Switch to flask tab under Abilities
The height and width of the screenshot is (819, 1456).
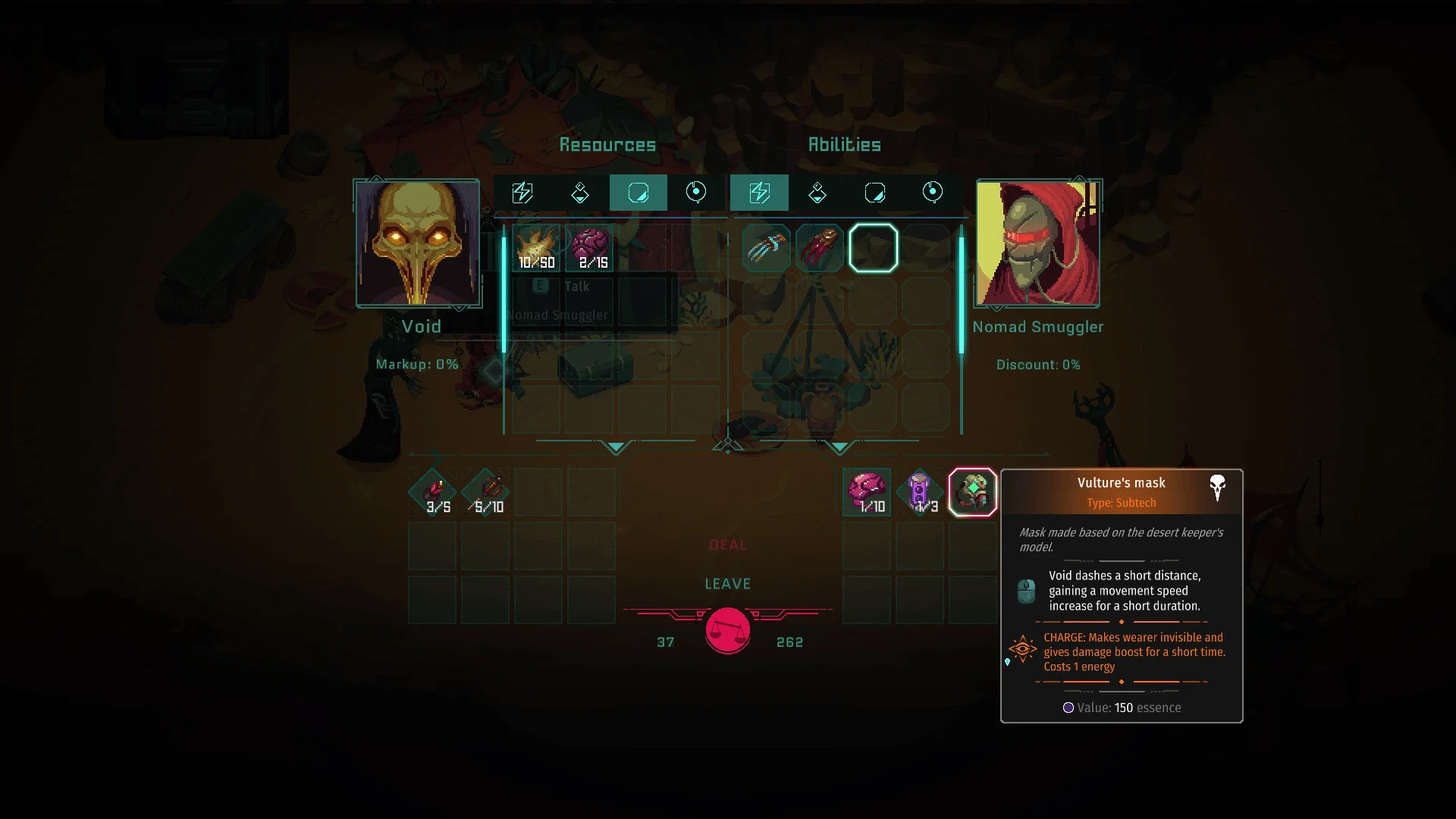817,193
